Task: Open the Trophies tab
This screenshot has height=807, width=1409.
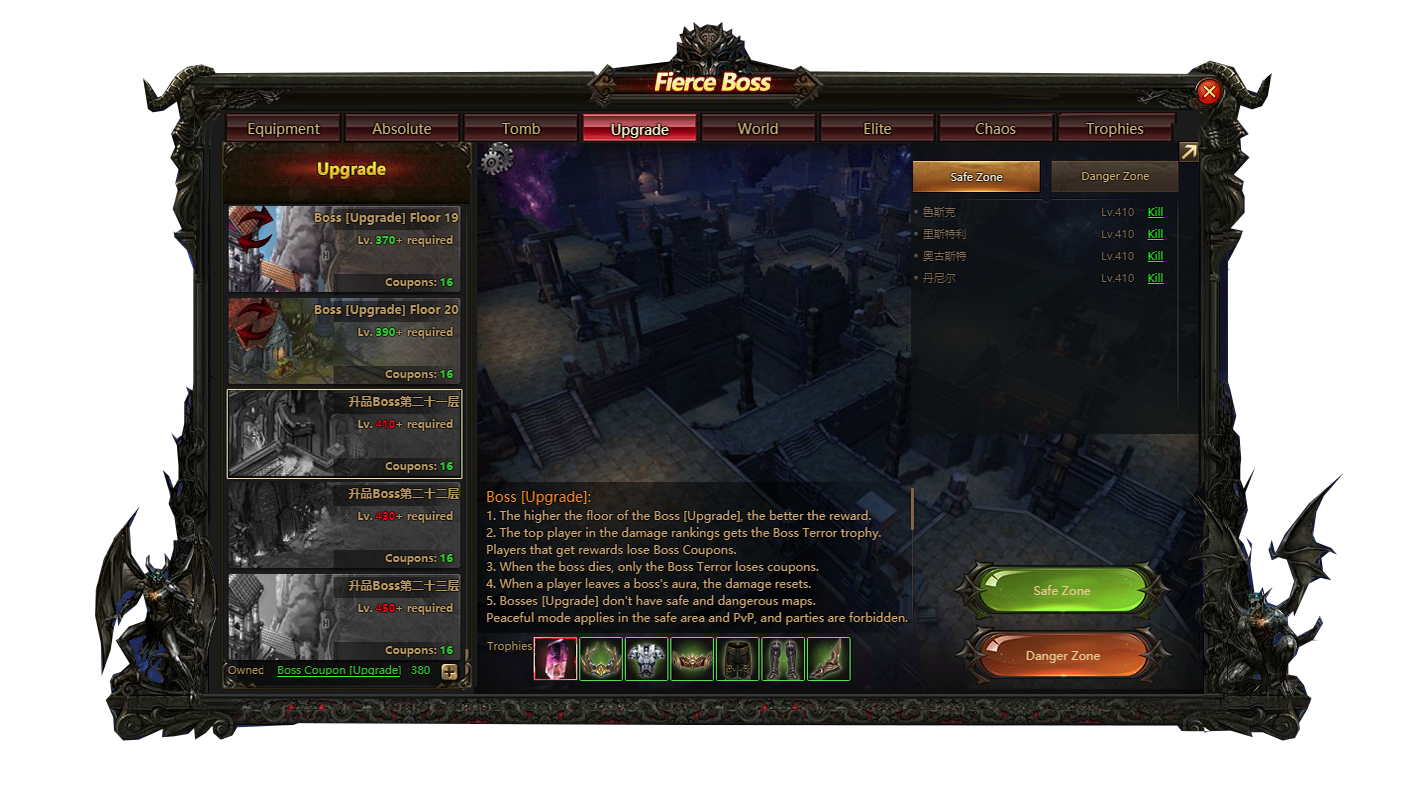Action: pyautogui.click(x=1114, y=129)
